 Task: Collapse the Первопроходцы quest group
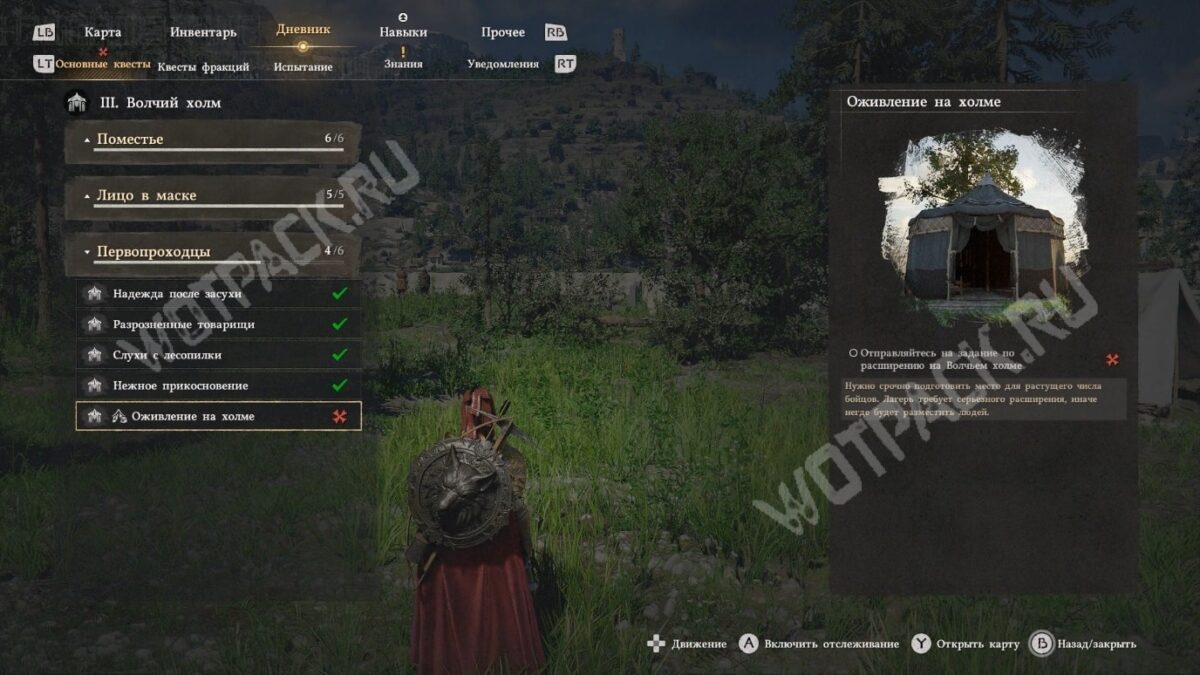click(x=212, y=252)
